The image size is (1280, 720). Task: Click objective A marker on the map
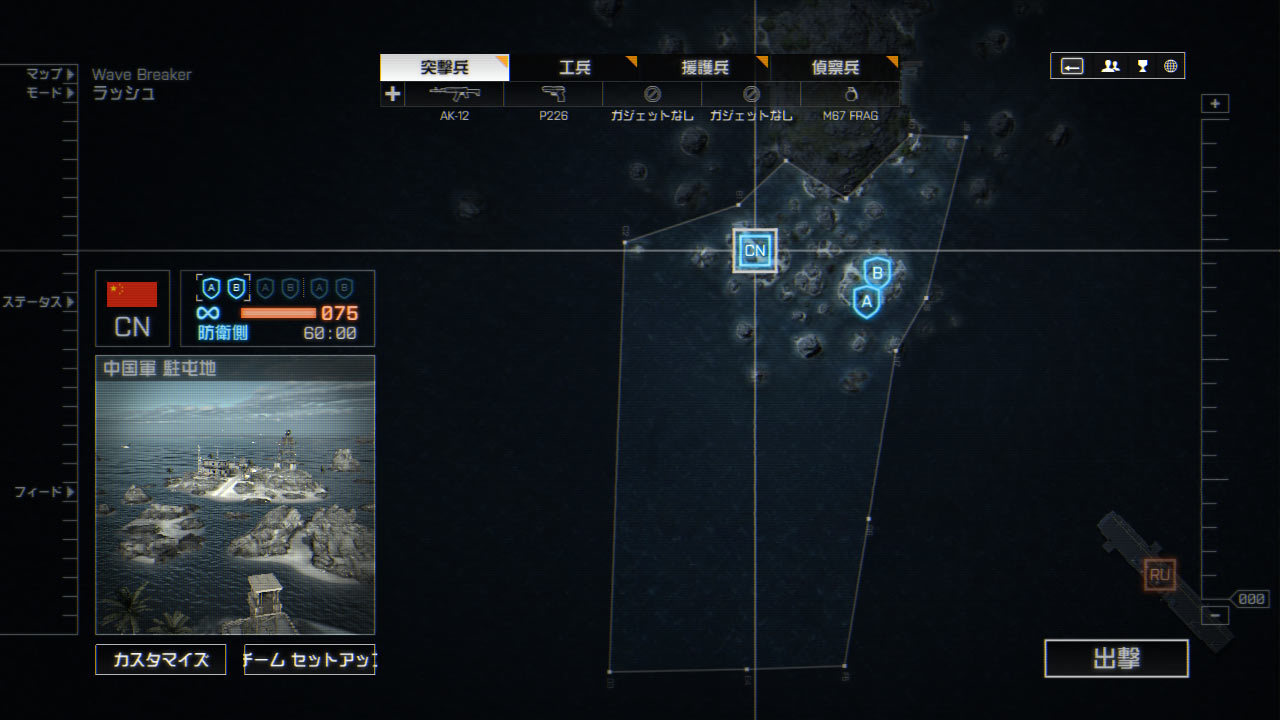point(867,301)
